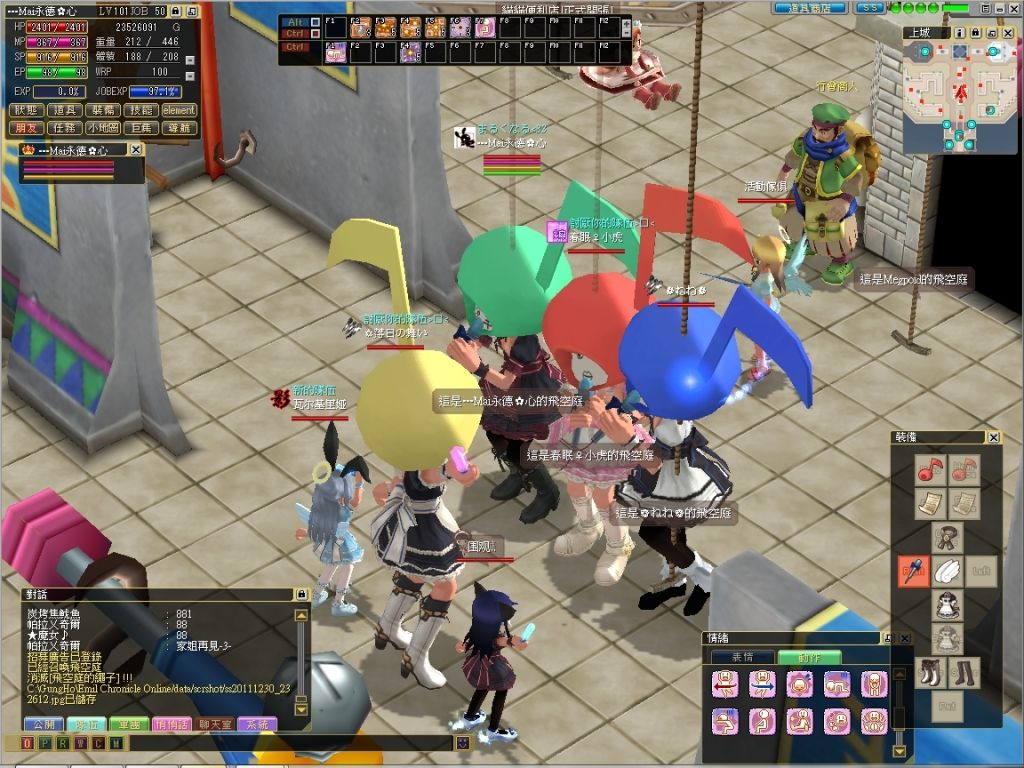The width and height of the screenshot is (1024, 768).
Task: Switch to the 系統 system chat tab
Action: point(258,724)
